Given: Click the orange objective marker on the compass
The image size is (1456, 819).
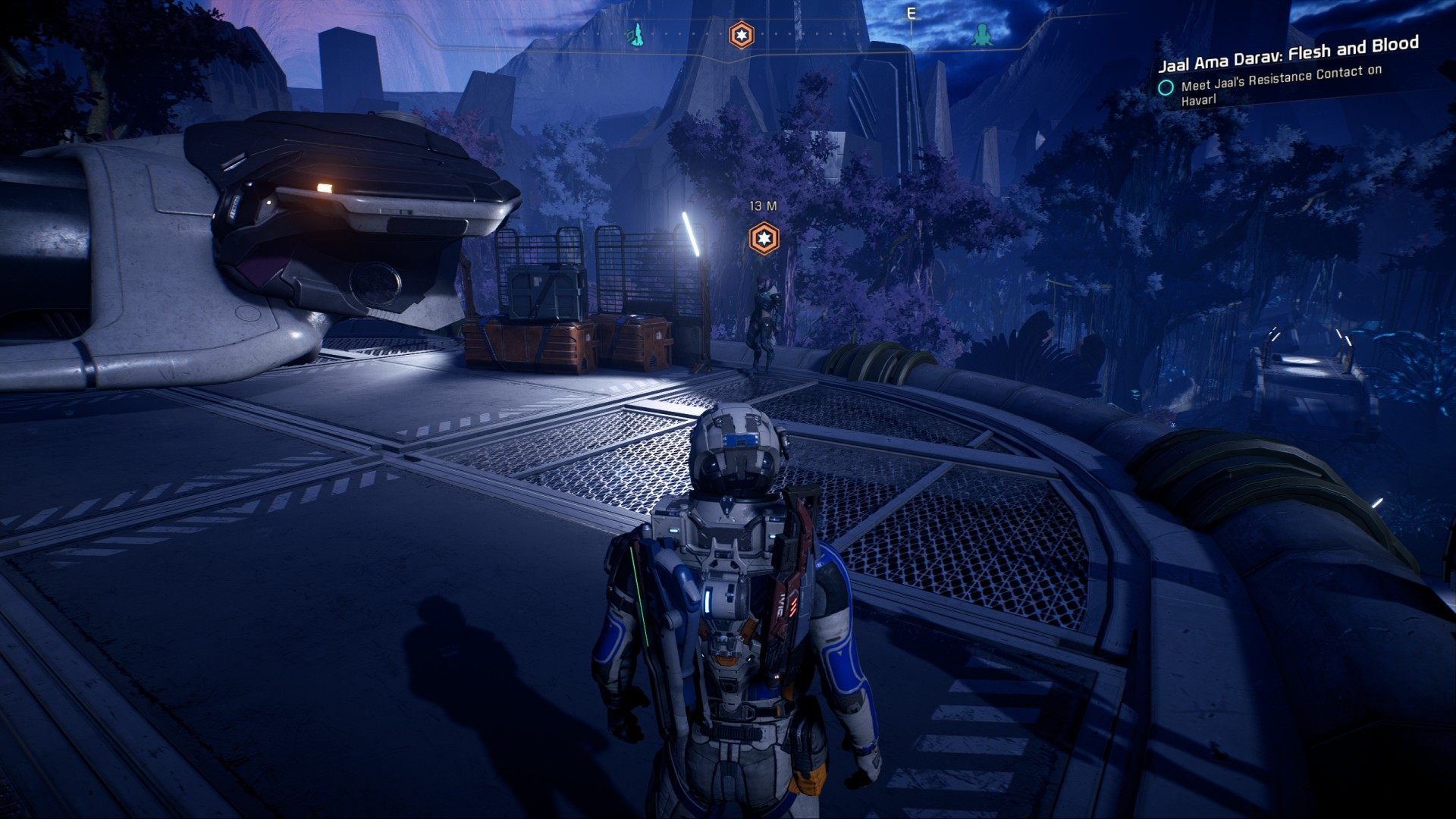Looking at the screenshot, I should pyautogui.click(x=741, y=35).
